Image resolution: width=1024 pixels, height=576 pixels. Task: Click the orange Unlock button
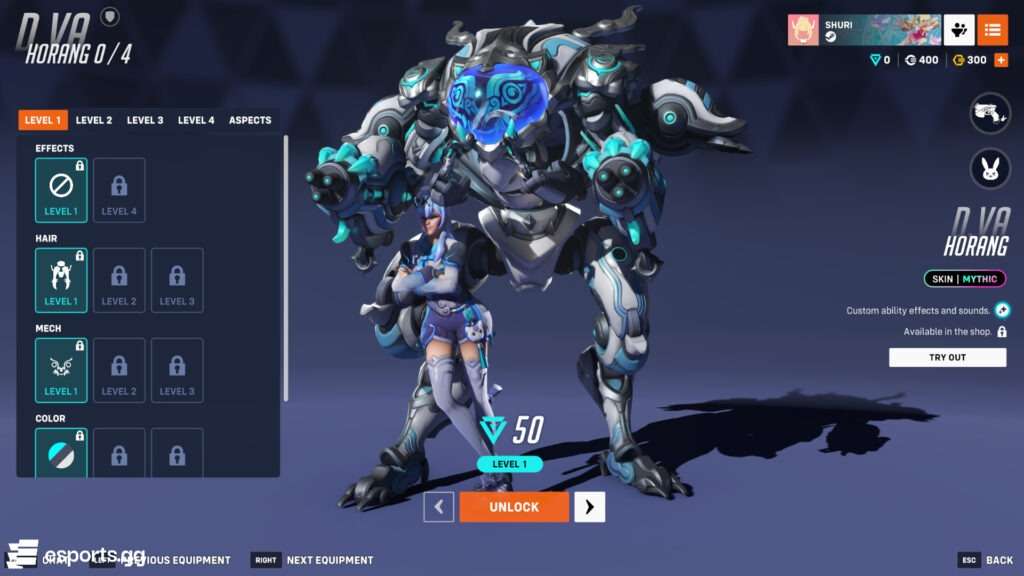coord(514,507)
